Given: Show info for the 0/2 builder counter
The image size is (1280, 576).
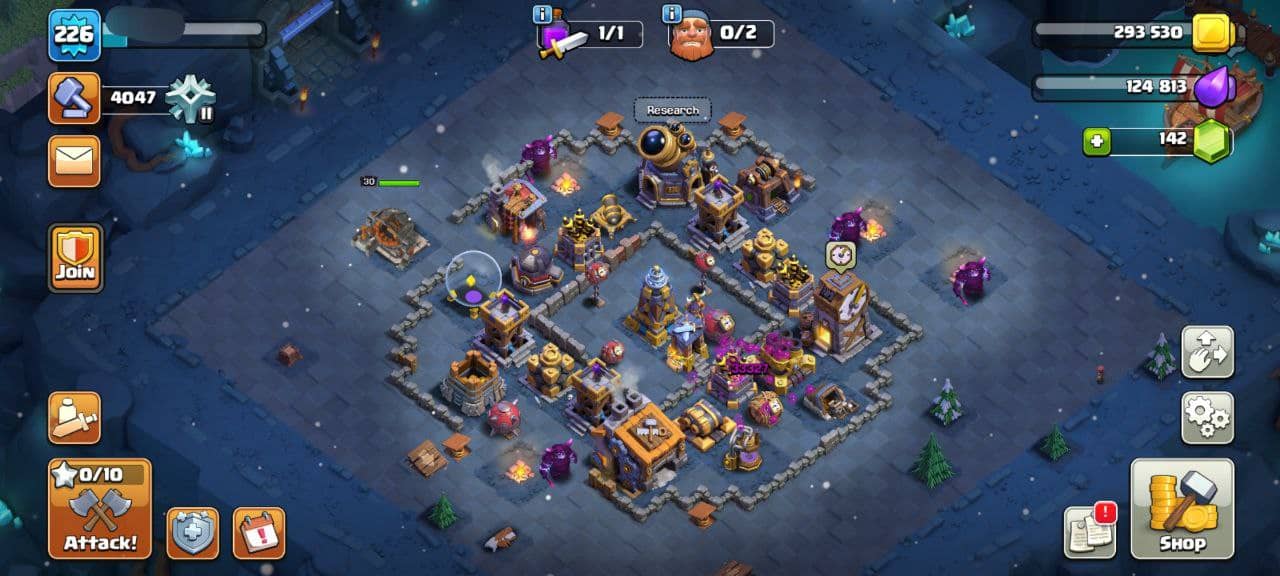Looking at the screenshot, I should 672,15.
